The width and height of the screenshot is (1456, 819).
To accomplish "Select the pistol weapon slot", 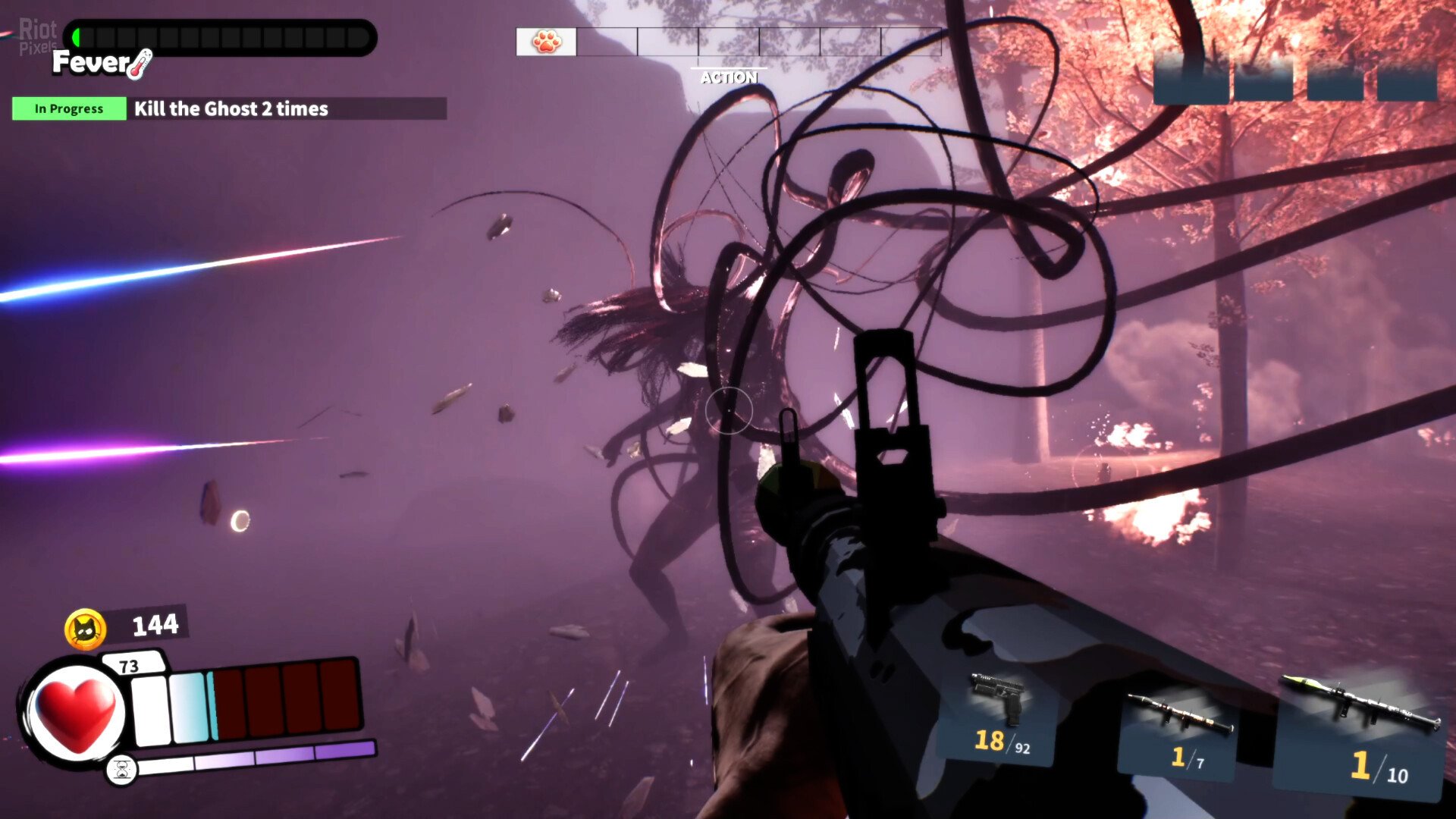I will pos(999,717).
